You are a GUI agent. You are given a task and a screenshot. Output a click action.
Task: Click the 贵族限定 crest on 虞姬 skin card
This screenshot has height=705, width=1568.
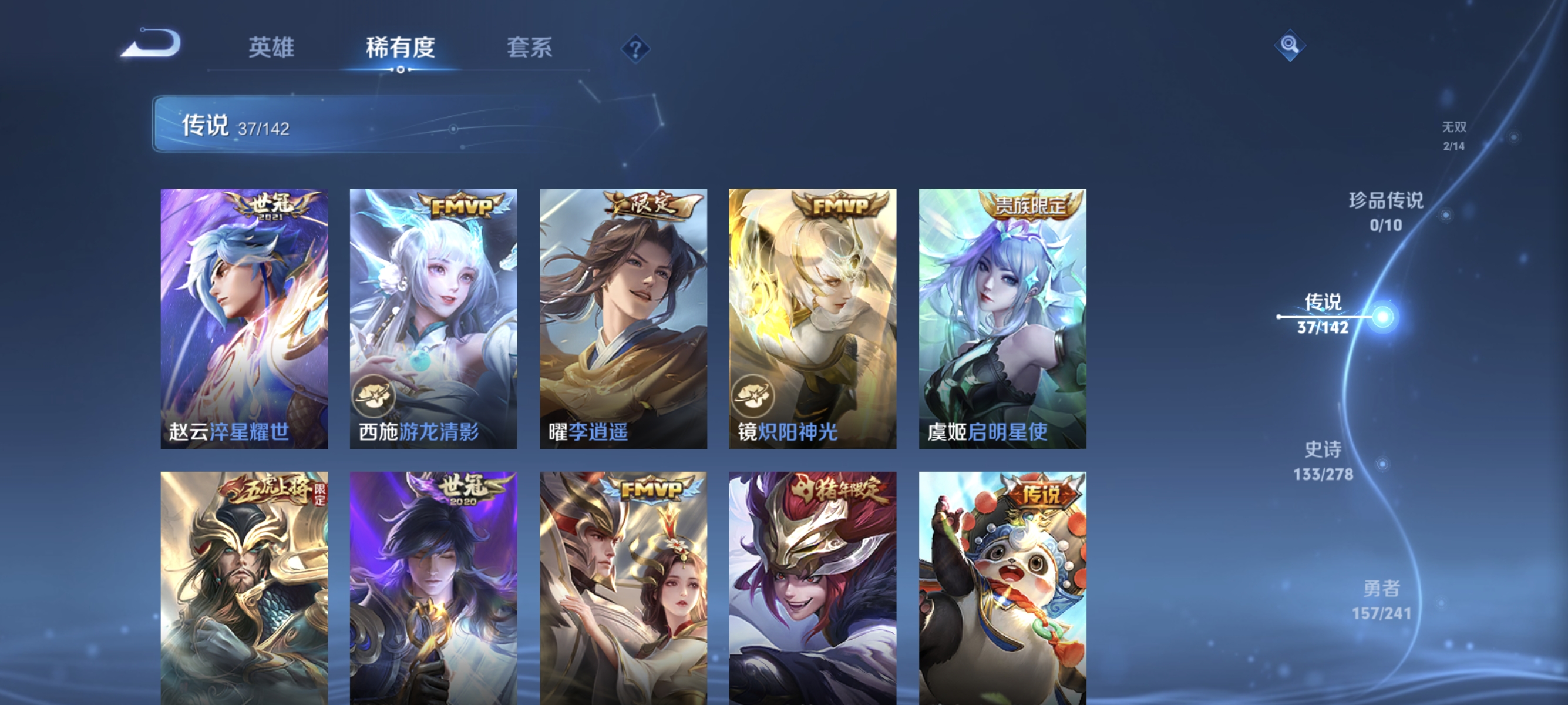click(x=1028, y=206)
